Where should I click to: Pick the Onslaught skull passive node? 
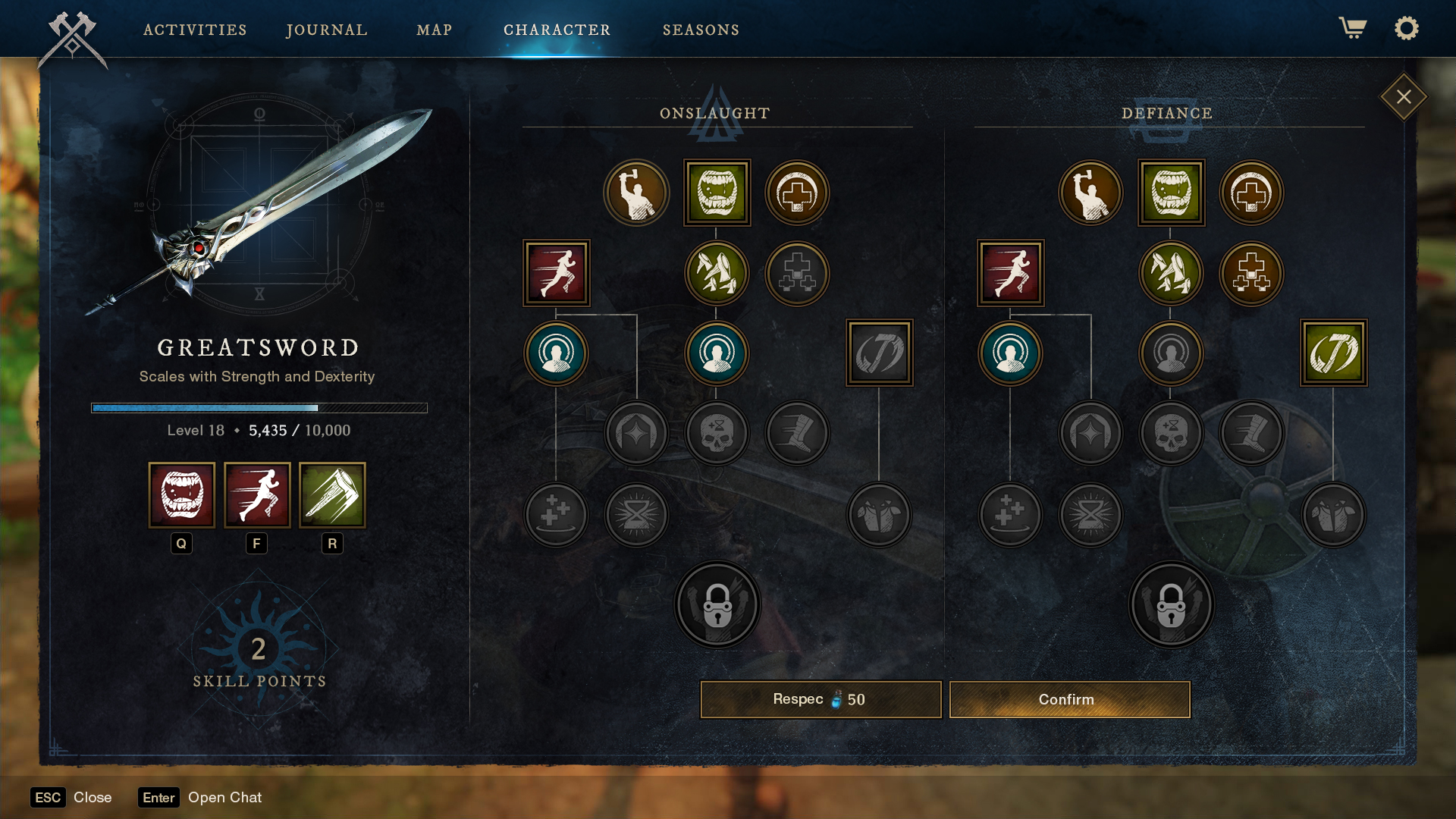[x=717, y=433]
